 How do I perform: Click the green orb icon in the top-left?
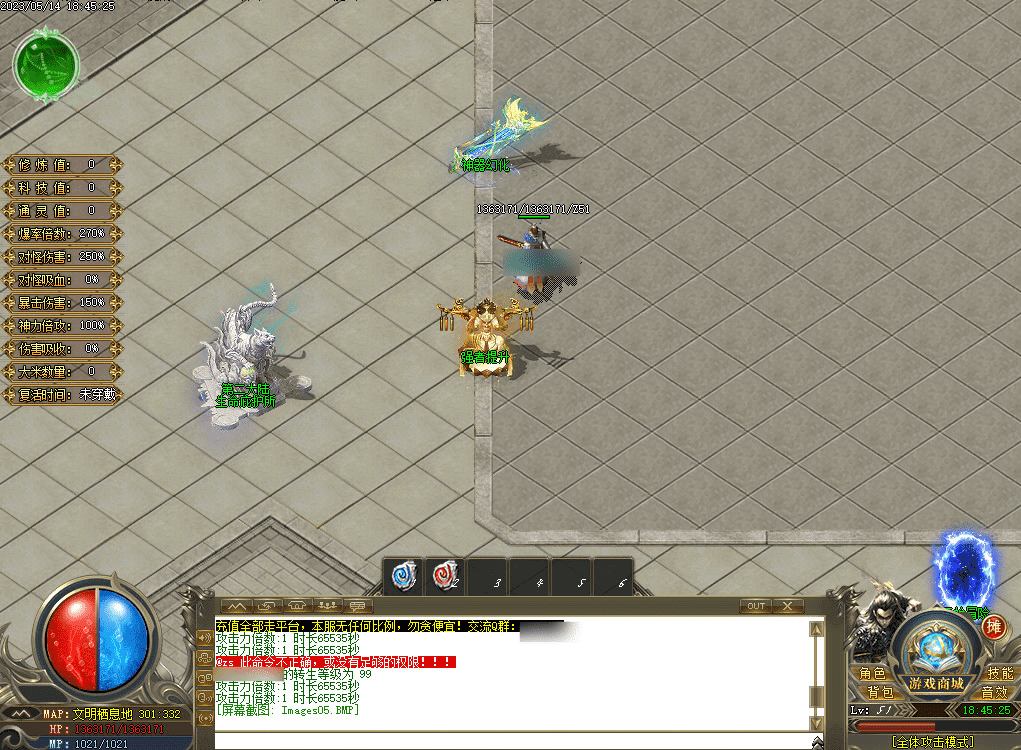click(x=45, y=63)
